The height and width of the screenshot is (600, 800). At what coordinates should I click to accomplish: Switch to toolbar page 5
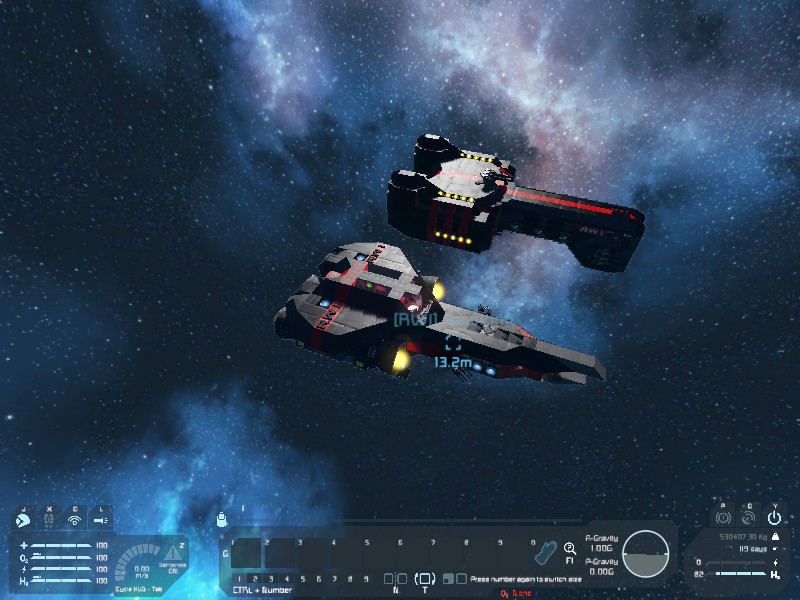click(301, 579)
